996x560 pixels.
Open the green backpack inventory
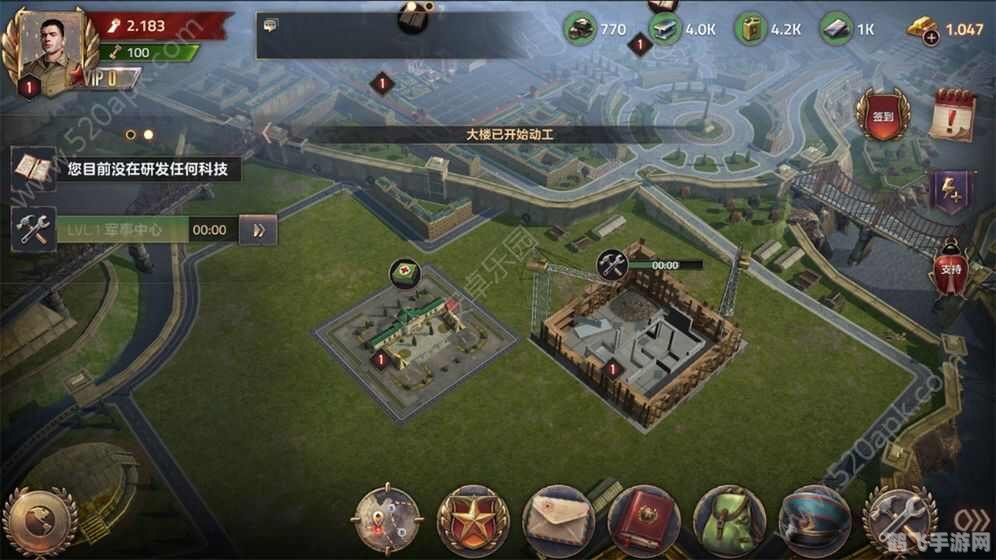[729, 521]
